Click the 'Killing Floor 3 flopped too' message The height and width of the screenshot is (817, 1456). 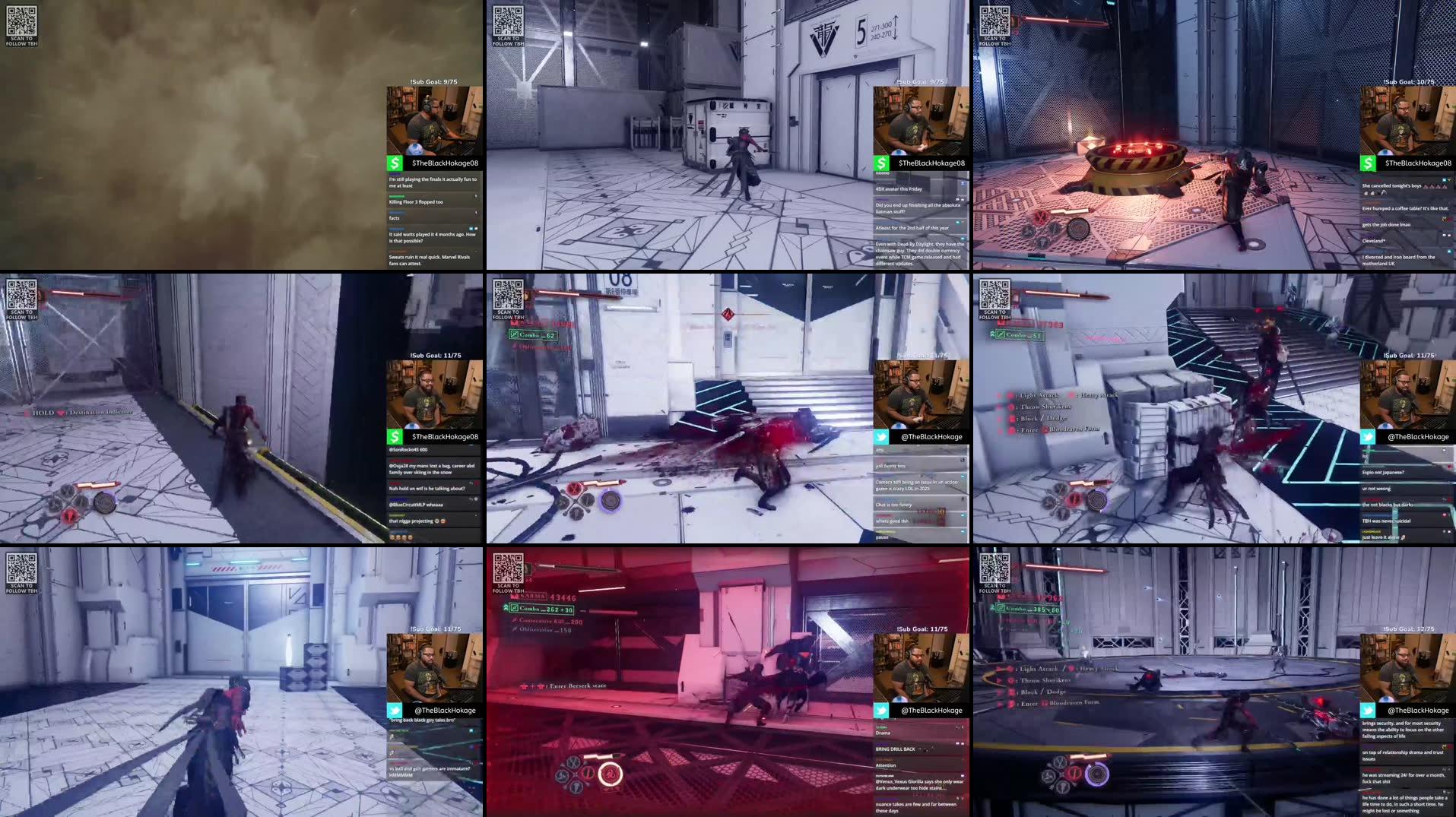coord(417,201)
